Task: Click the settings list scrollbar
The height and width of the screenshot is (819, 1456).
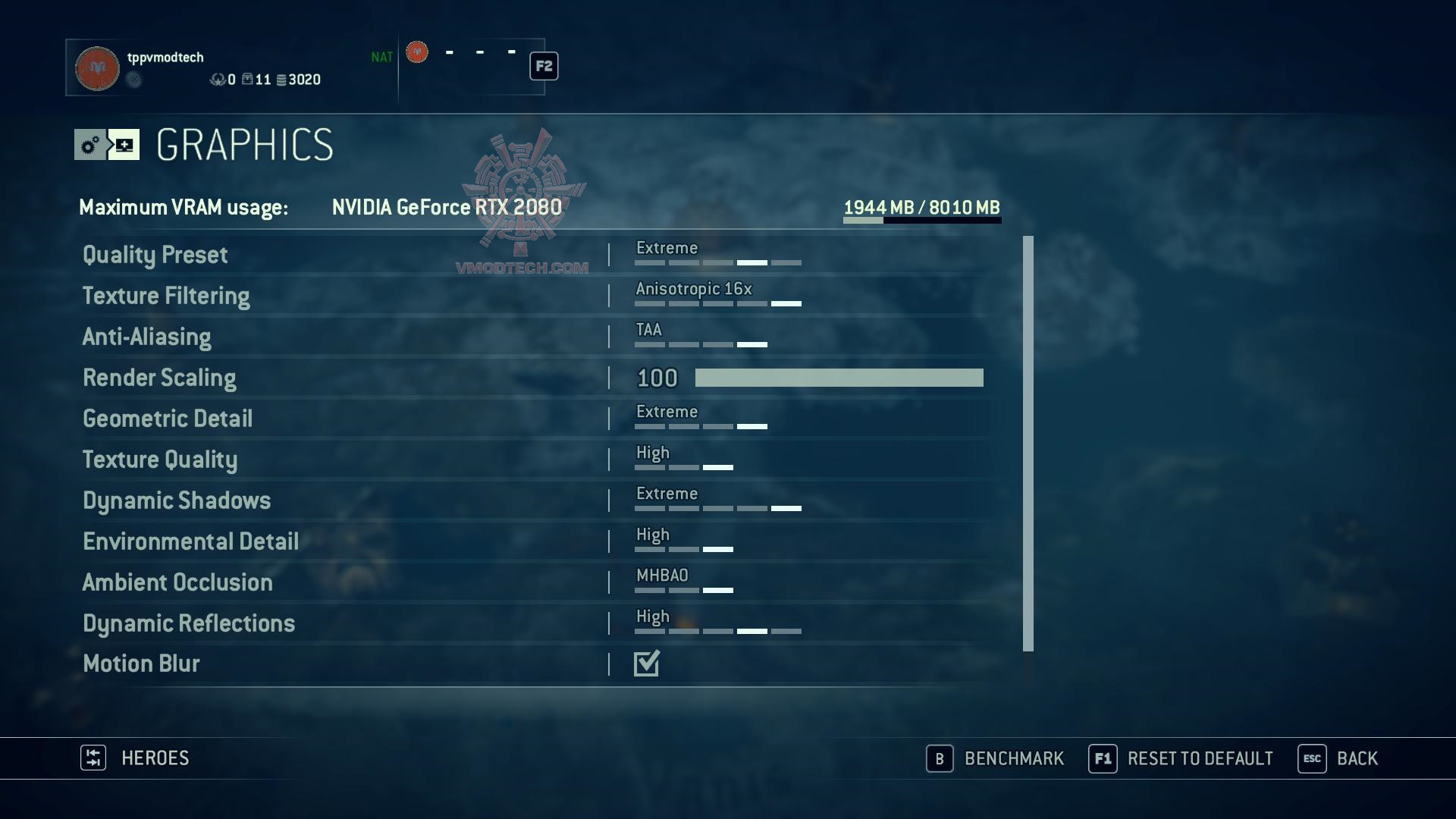Action: pos(1028,443)
